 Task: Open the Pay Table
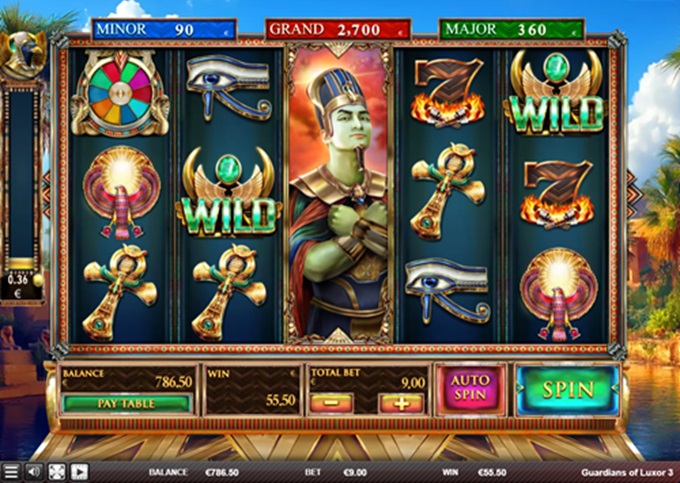click(x=126, y=404)
